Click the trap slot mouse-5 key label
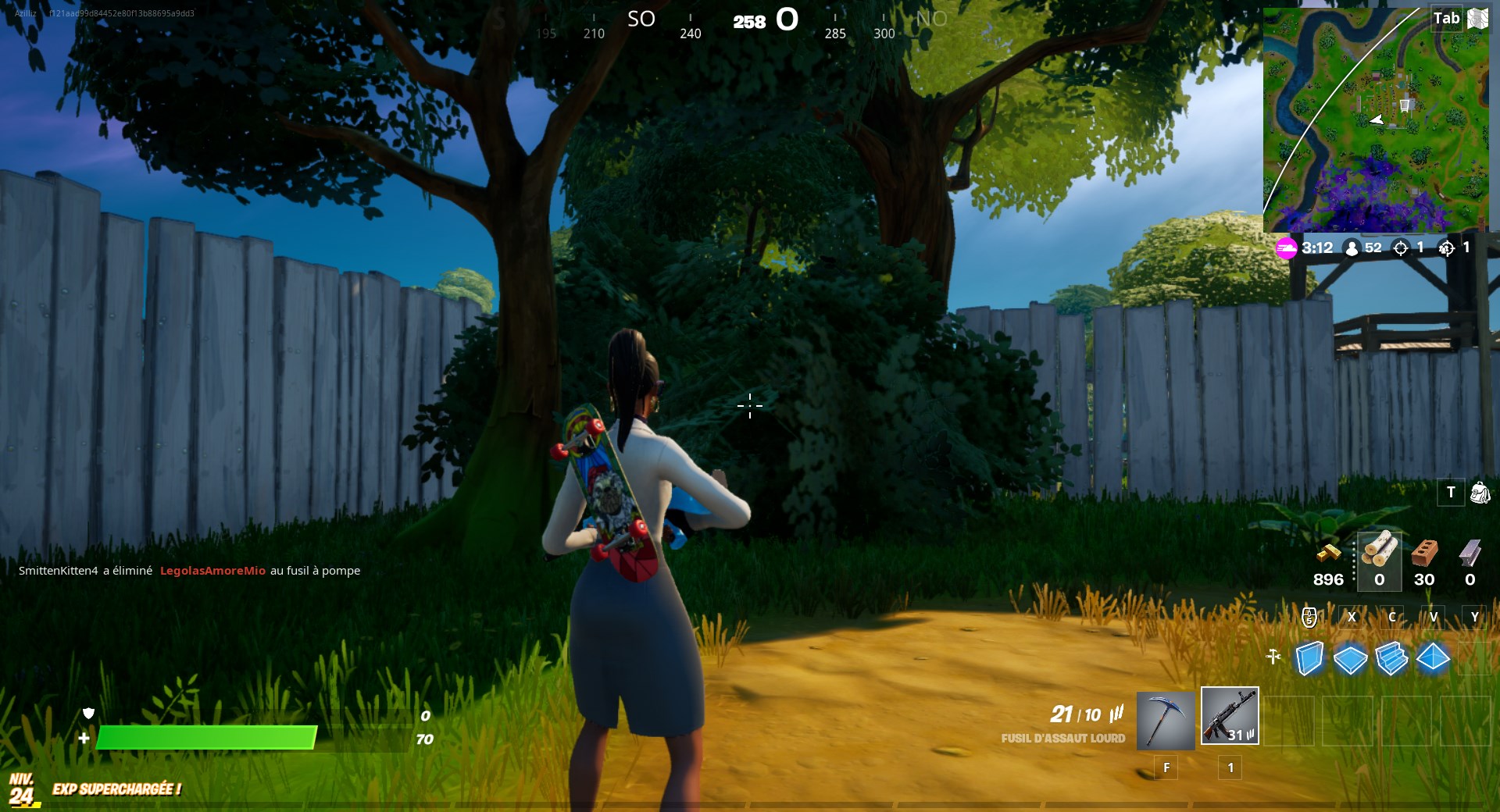1500x812 pixels. pos(1309,617)
